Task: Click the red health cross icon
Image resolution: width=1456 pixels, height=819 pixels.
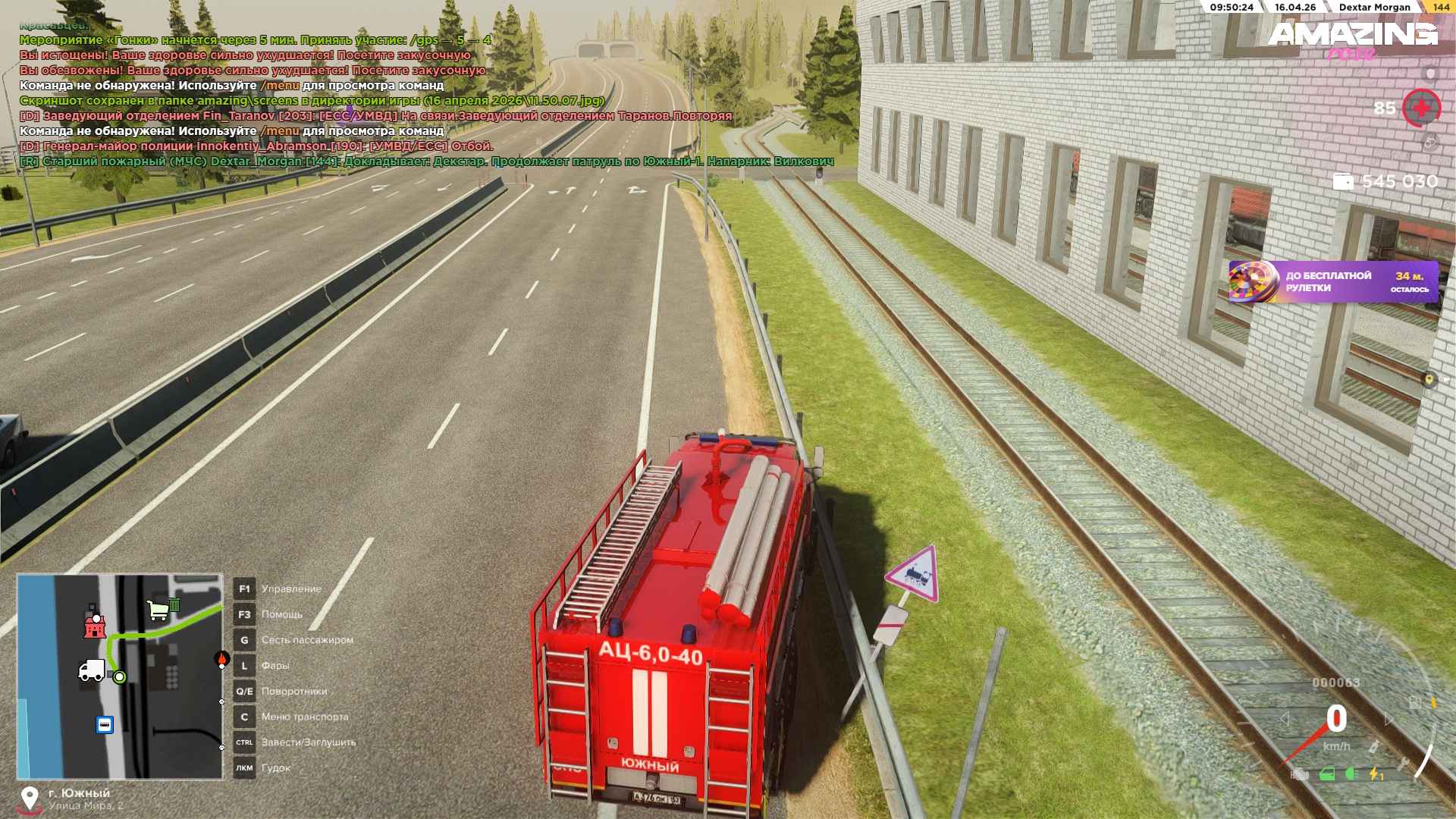Action: (1420, 108)
